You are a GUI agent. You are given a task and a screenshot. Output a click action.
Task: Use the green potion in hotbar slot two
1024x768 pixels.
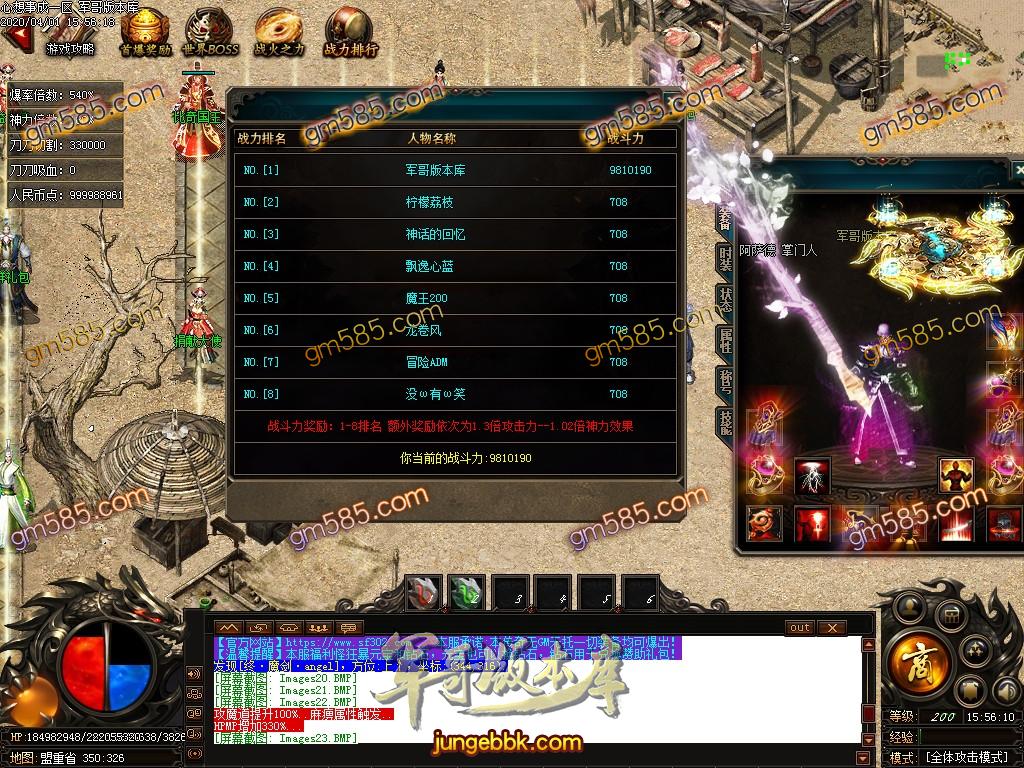pyautogui.click(x=466, y=593)
